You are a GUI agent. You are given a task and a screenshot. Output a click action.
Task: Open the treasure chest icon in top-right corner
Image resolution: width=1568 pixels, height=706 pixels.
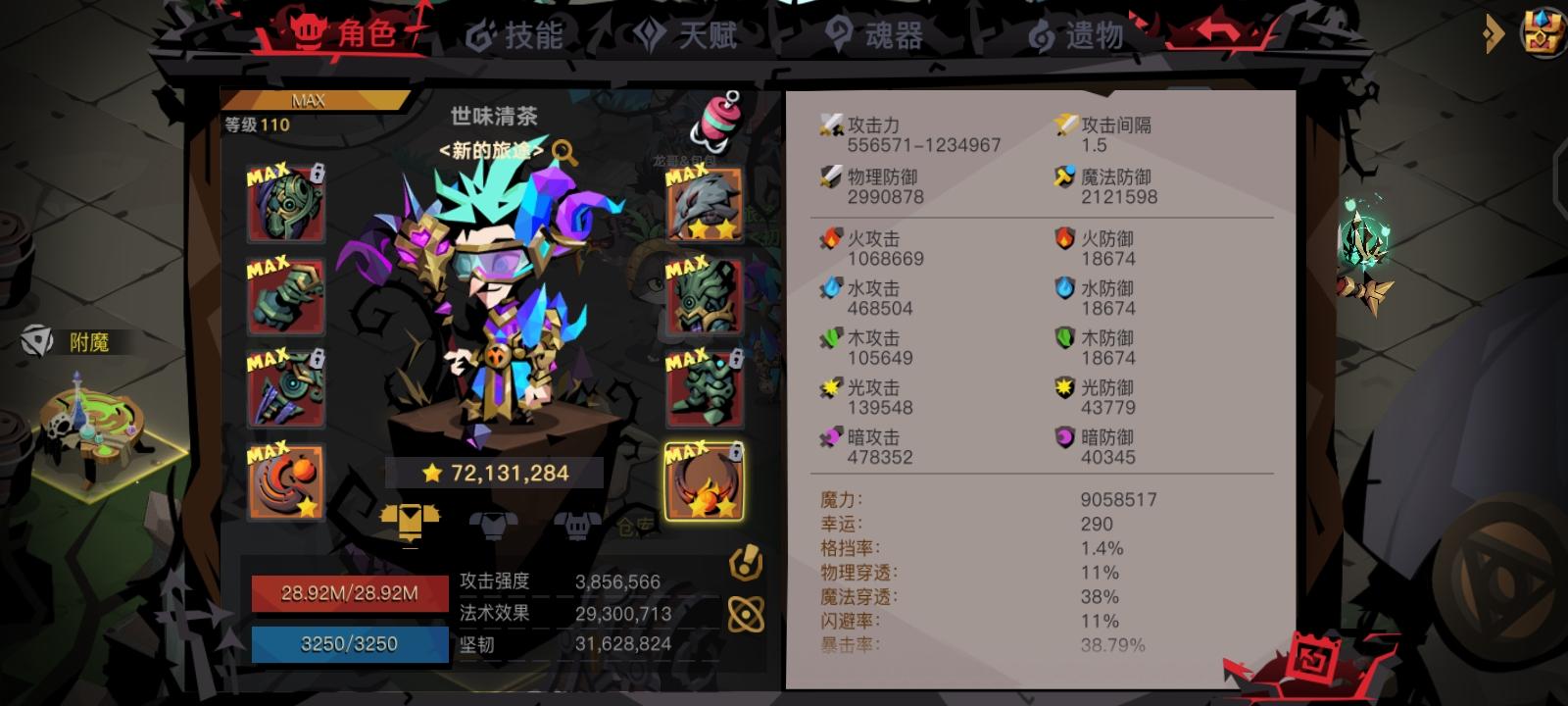(1542, 30)
